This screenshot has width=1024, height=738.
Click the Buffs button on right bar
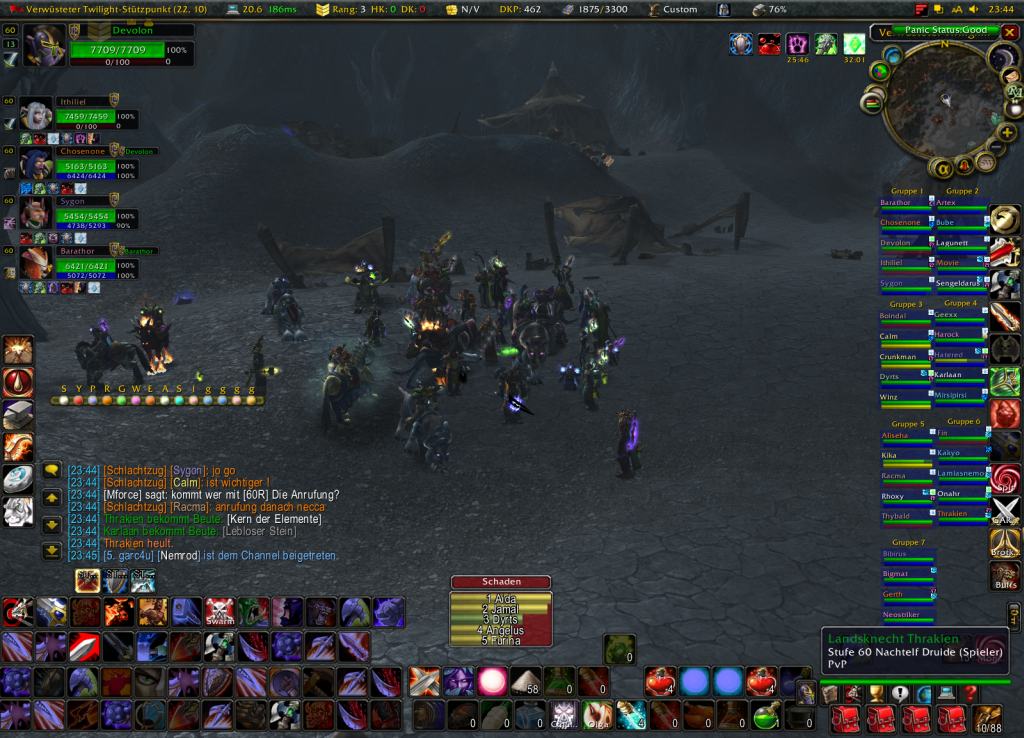pos(1004,577)
